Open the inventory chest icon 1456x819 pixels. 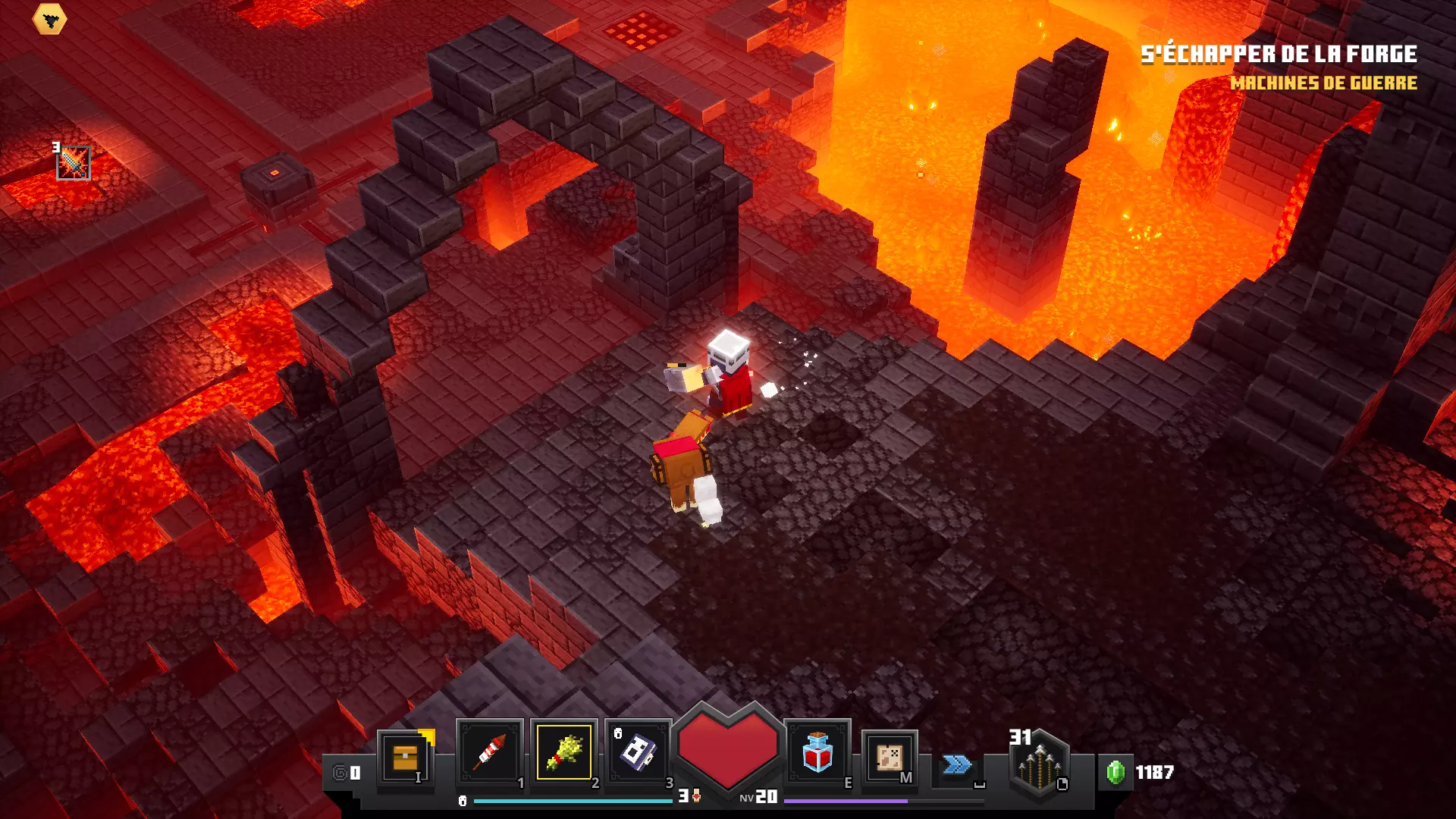(406, 757)
